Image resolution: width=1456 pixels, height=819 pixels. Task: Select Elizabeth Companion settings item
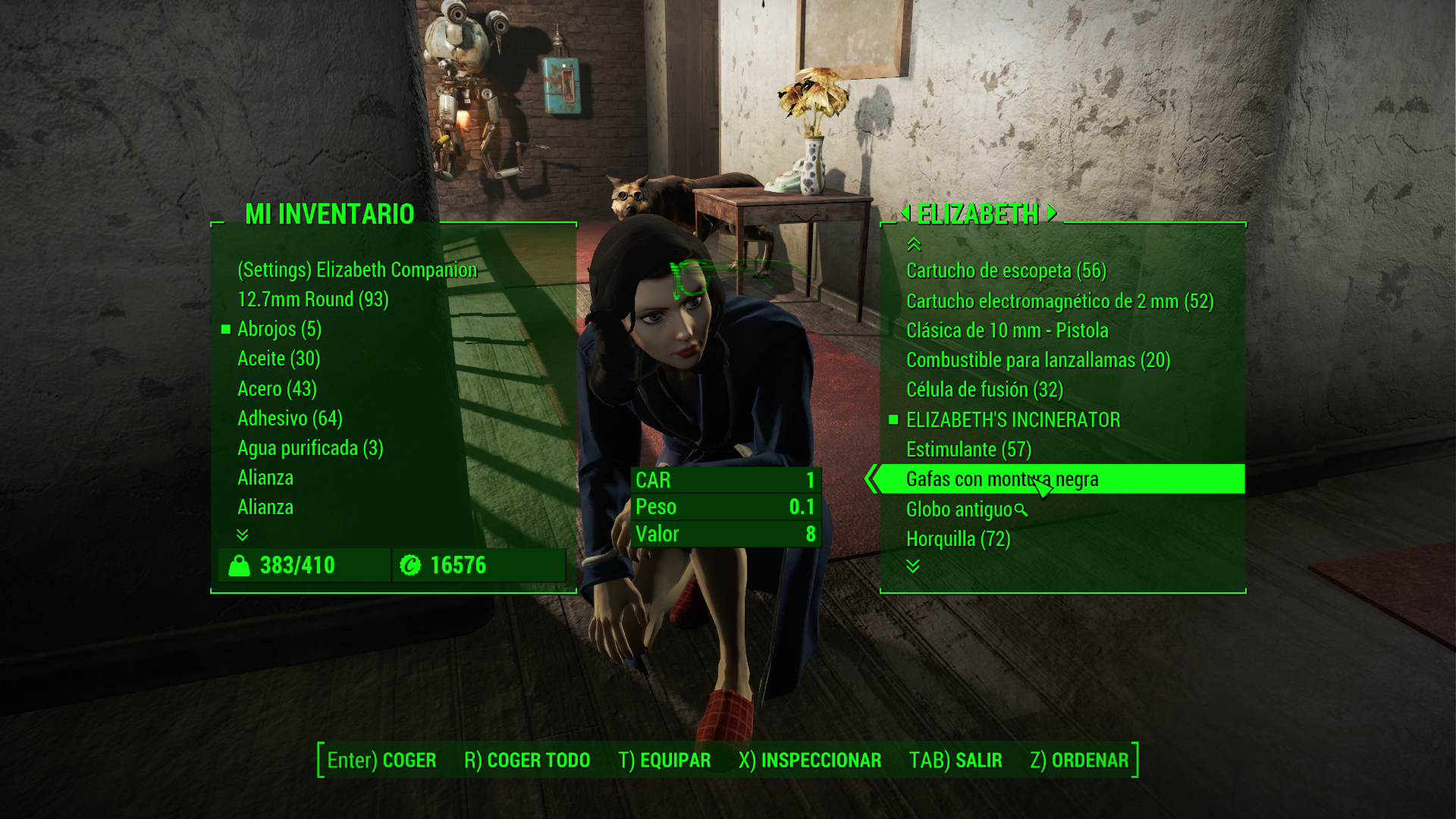(x=357, y=270)
